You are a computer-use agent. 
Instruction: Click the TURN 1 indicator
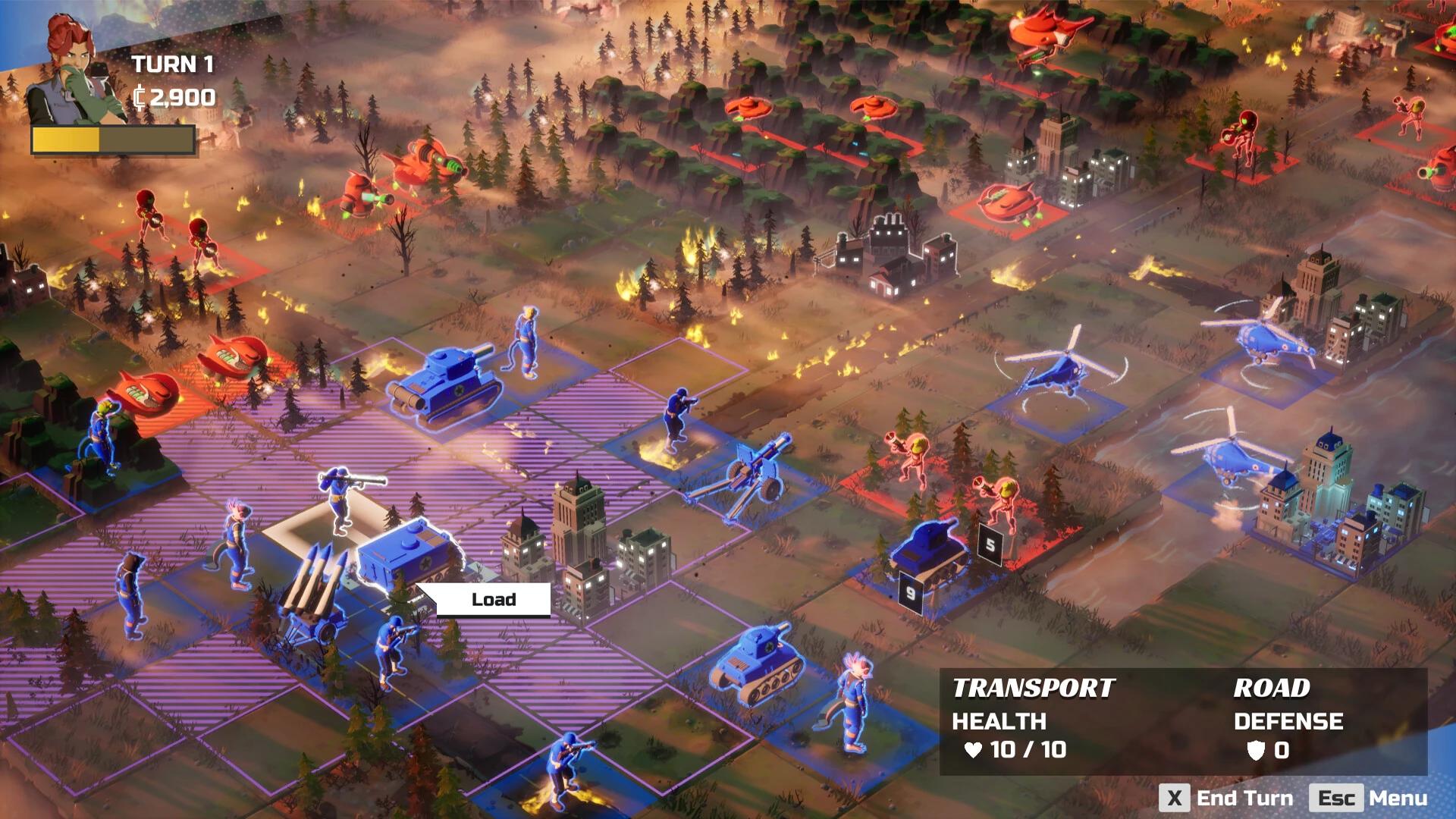click(174, 64)
